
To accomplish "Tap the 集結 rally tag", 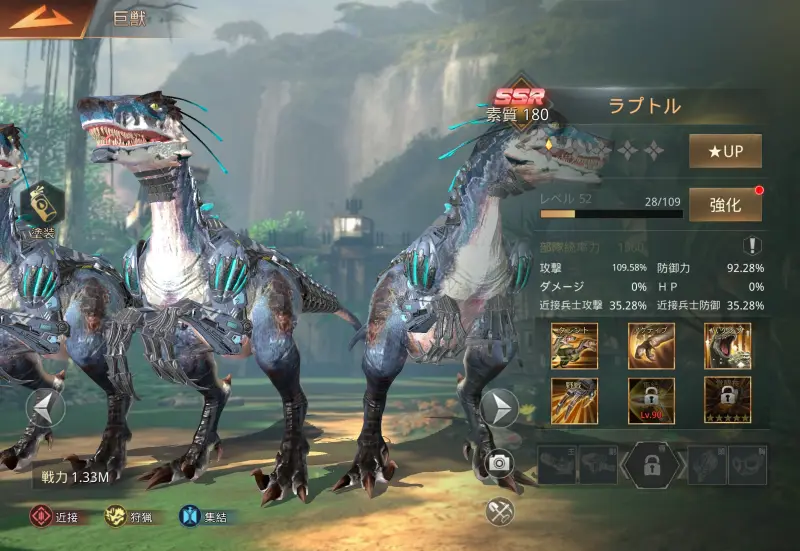I will [x=204, y=516].
